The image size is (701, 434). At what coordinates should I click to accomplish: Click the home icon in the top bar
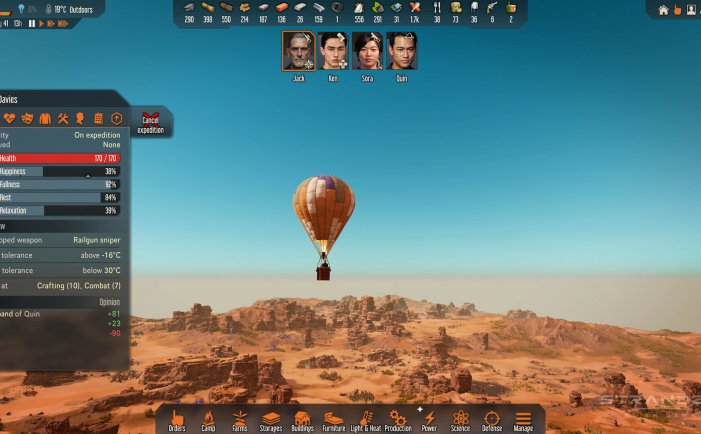pyautogui.click(x=663, y=10)
